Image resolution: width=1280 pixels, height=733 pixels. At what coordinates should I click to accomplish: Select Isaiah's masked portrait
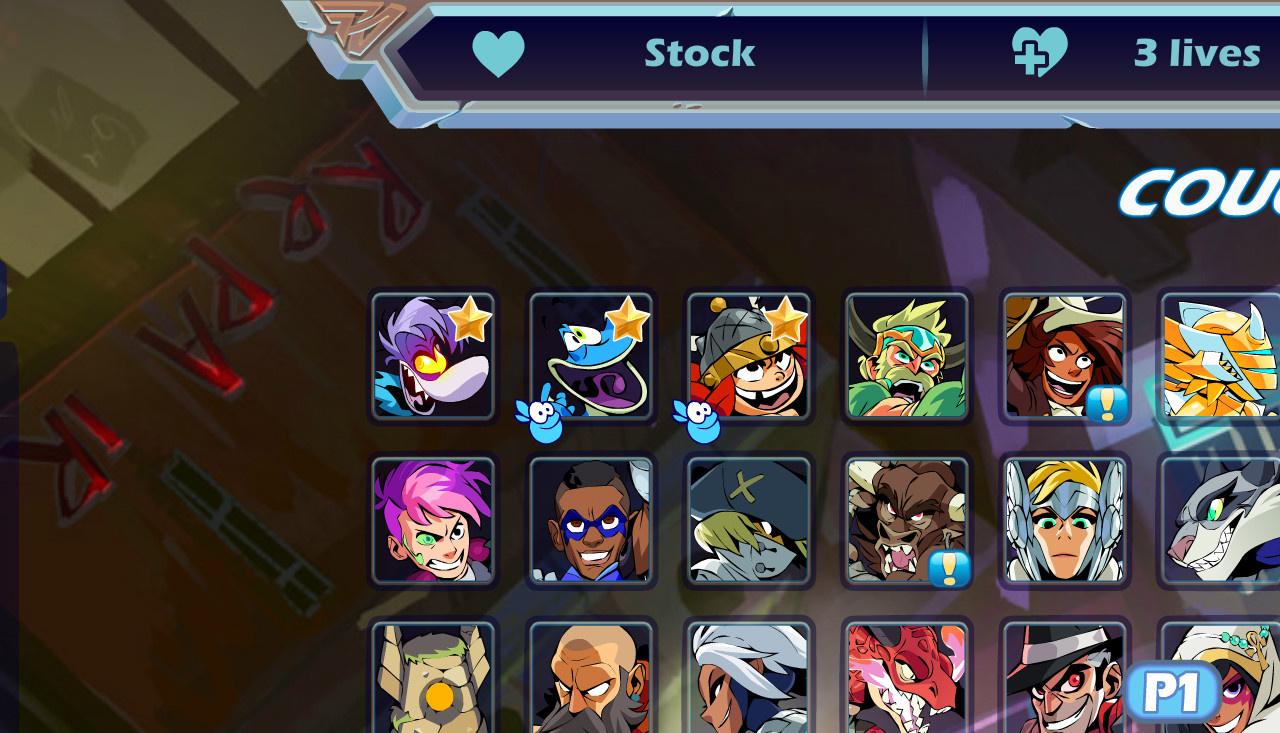click(591, 521)
